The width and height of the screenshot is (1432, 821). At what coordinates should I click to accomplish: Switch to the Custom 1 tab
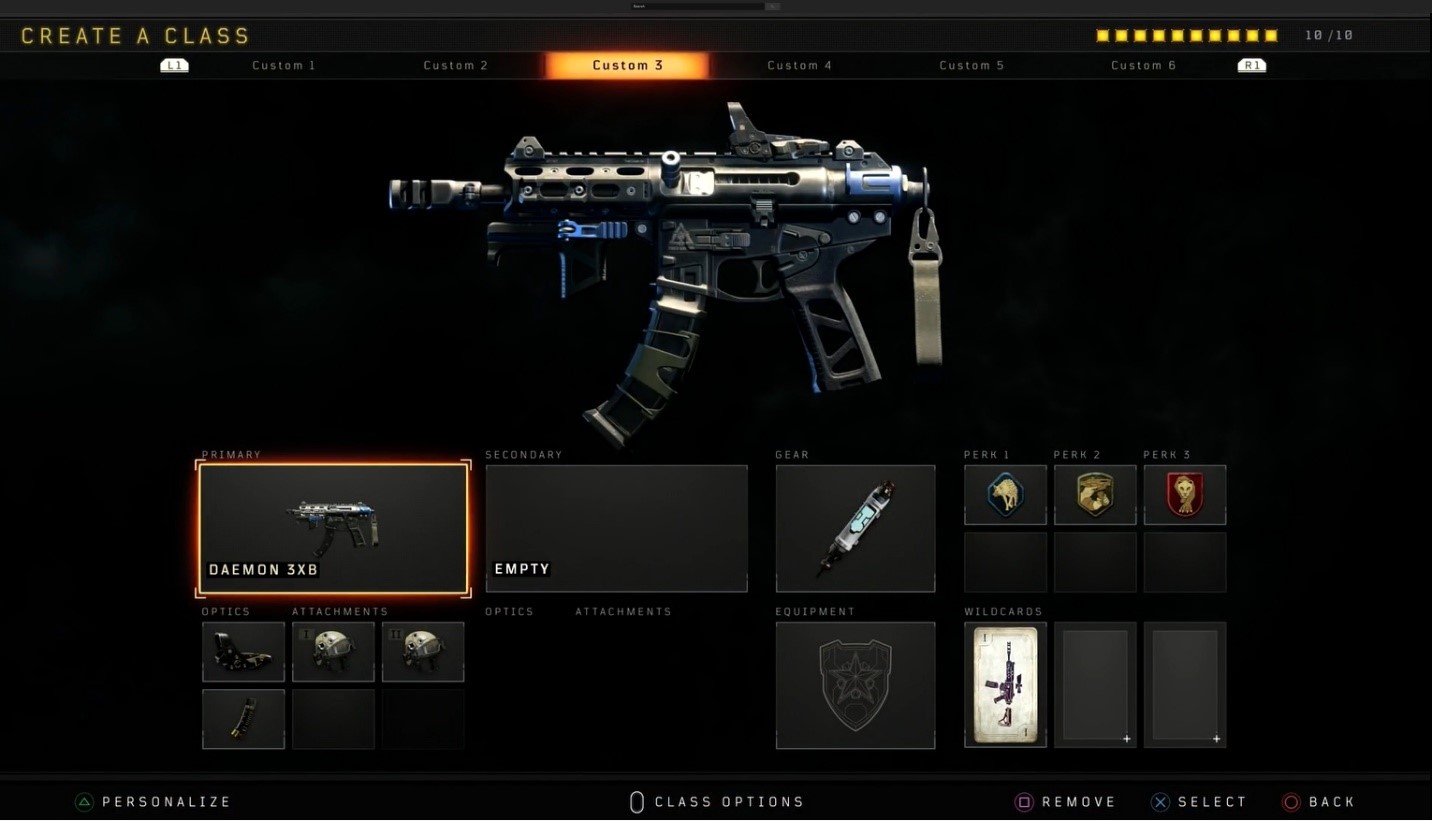[x=284, y=65]
